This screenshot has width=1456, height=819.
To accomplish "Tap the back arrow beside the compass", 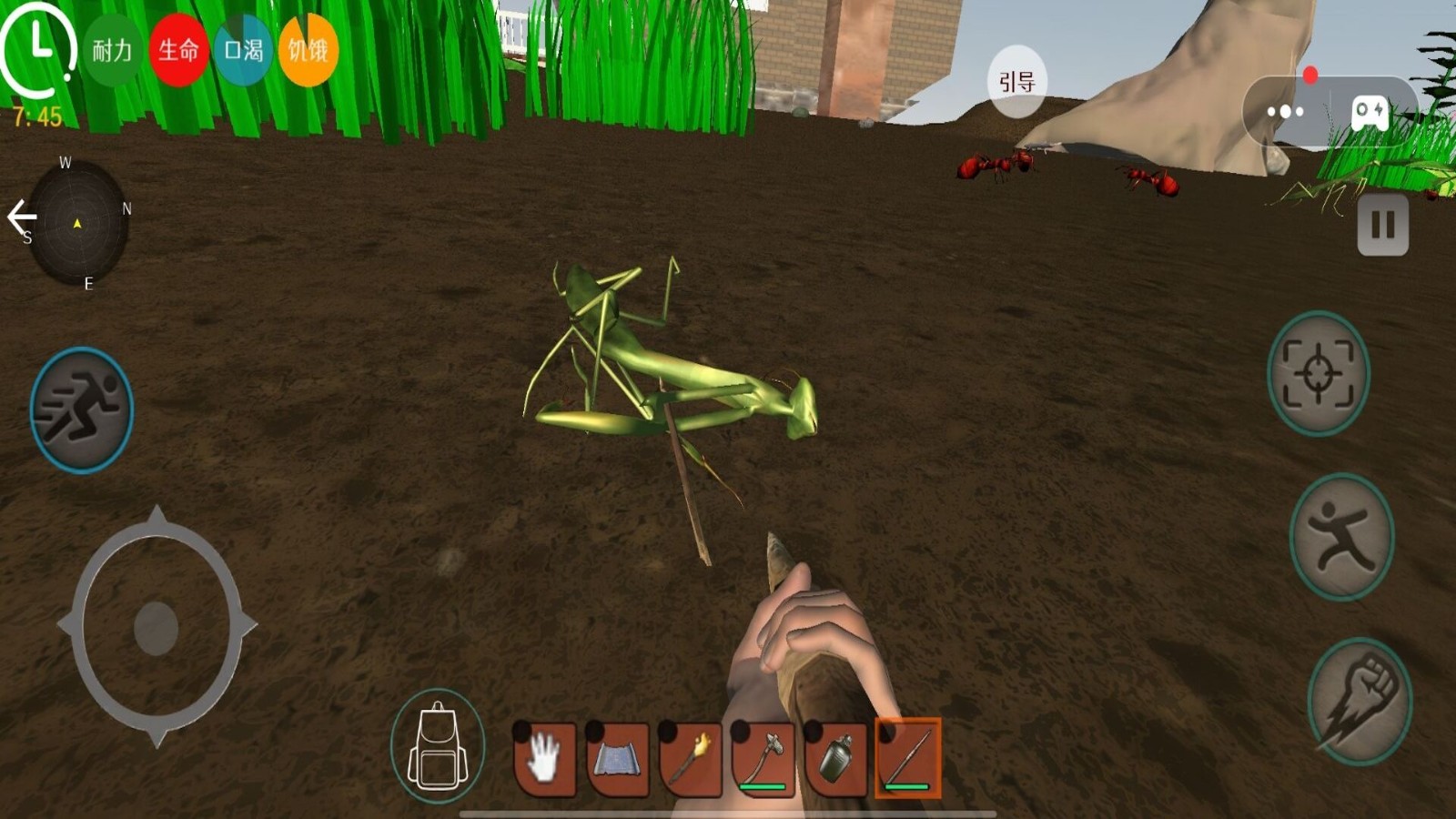I will (21, 217).
